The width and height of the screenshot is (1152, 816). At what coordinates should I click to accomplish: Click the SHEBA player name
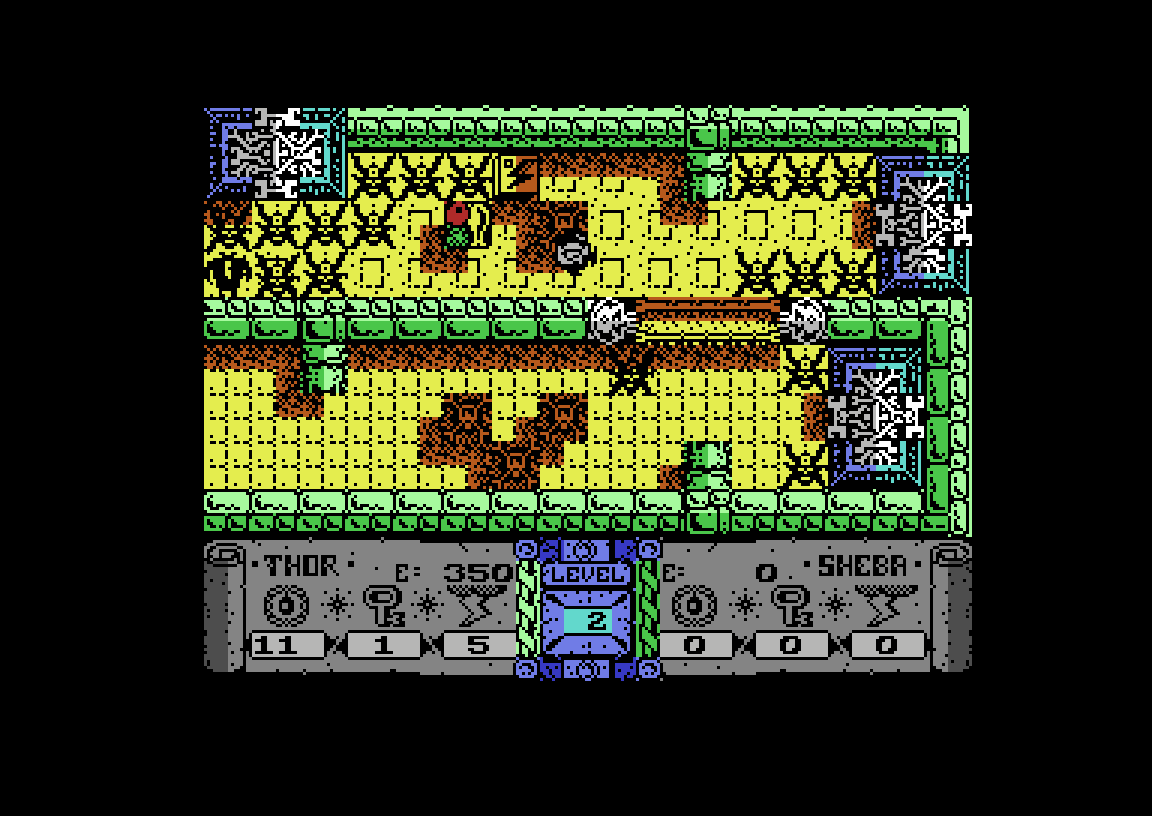click(x=862, y=566)
